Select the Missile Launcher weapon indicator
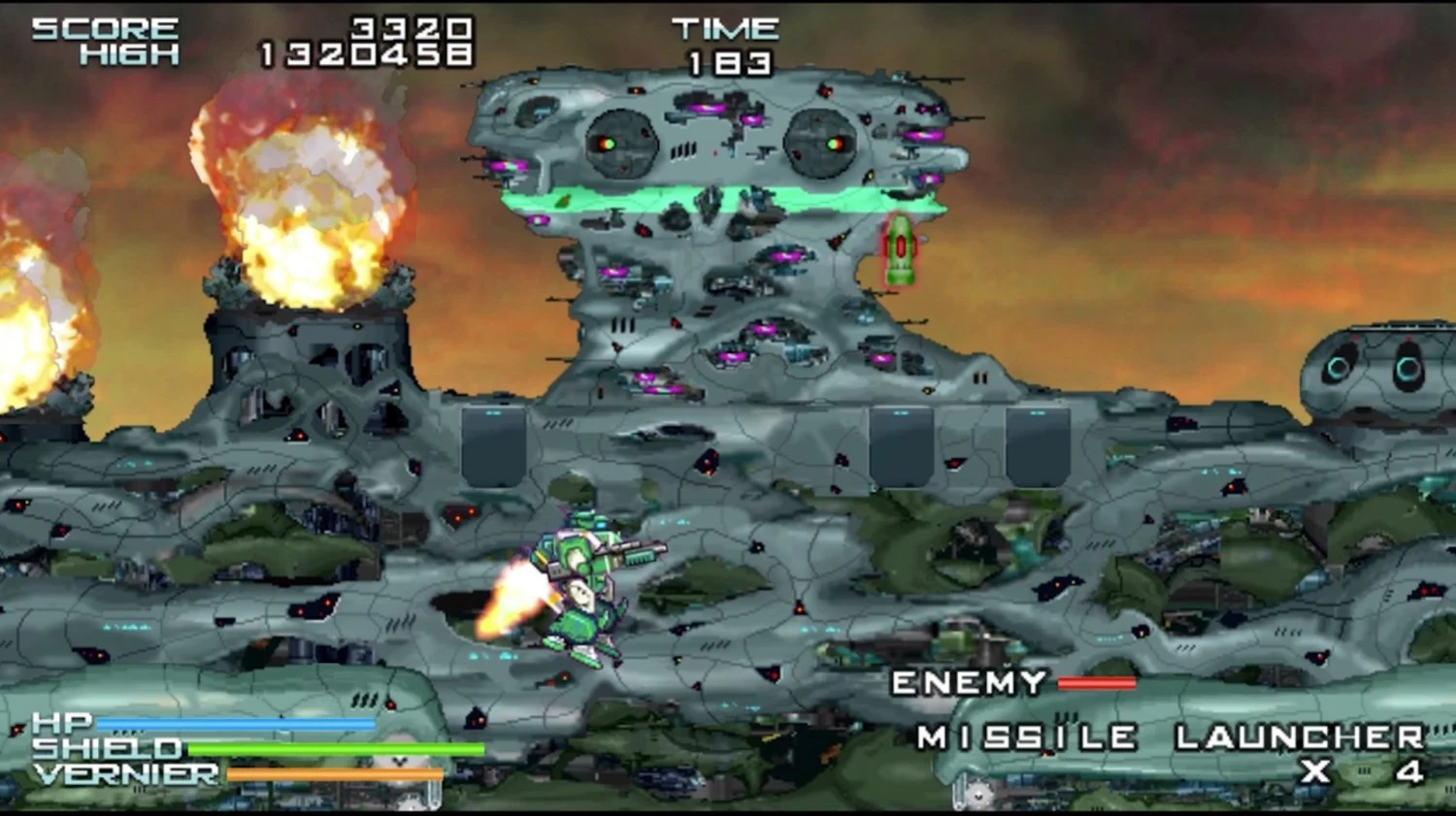1456x817 pixels. tap(1170, 738)
